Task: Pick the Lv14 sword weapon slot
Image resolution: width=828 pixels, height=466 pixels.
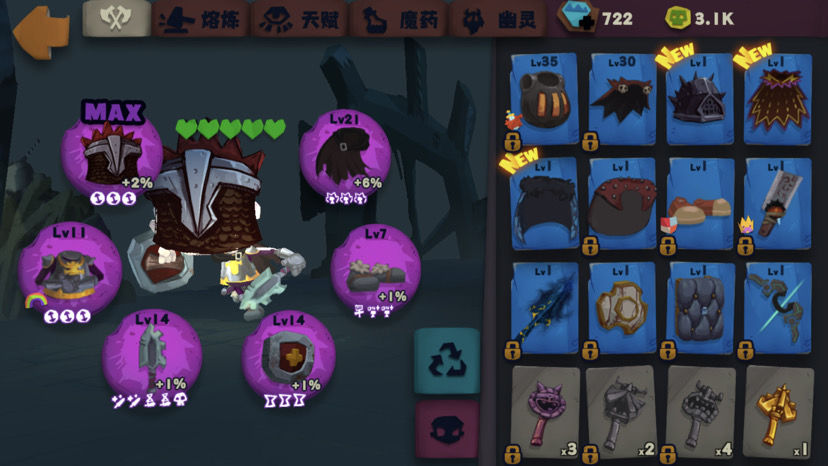Action: pos(153,356)
